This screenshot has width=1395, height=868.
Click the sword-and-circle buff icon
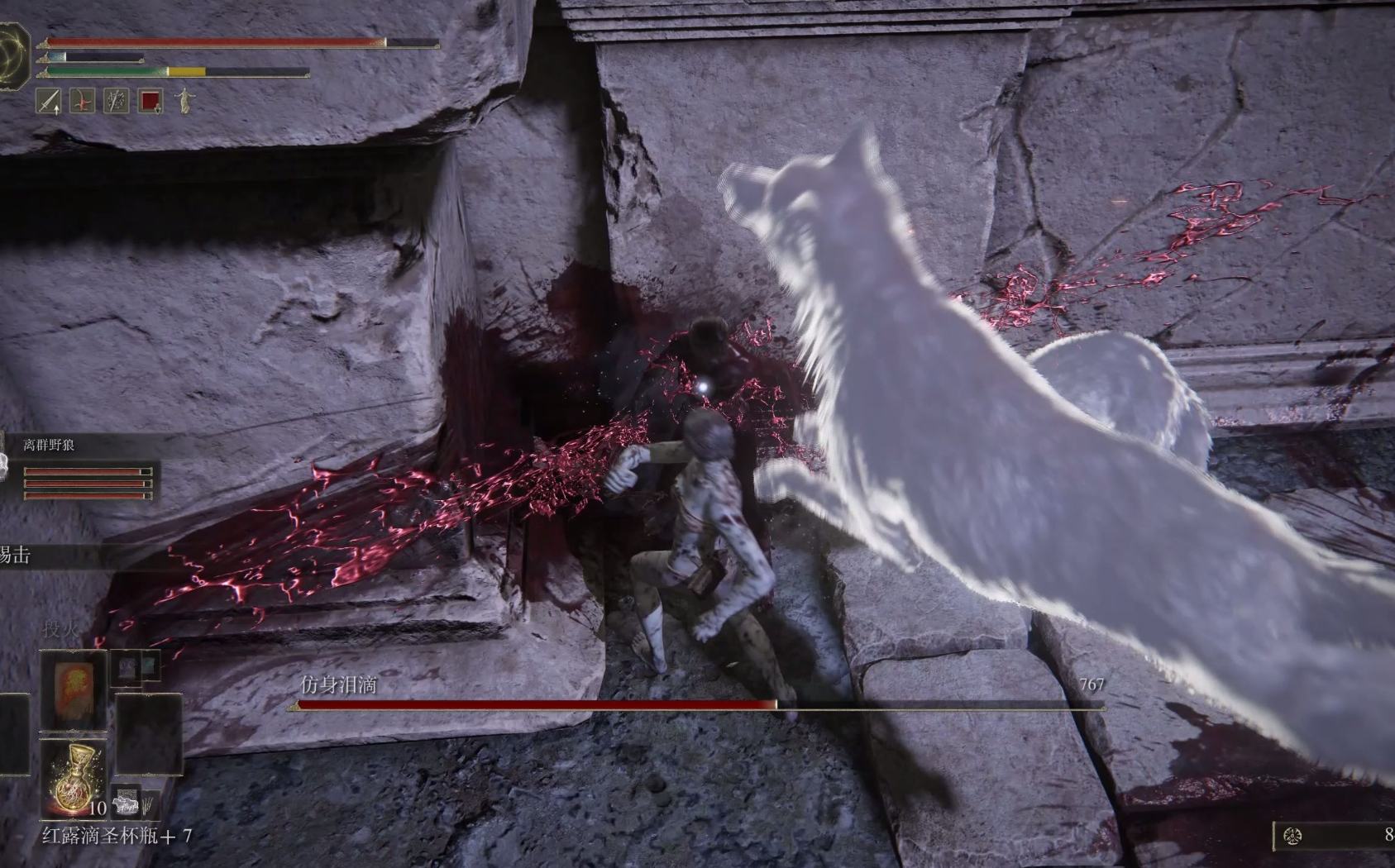click(116, 102)
